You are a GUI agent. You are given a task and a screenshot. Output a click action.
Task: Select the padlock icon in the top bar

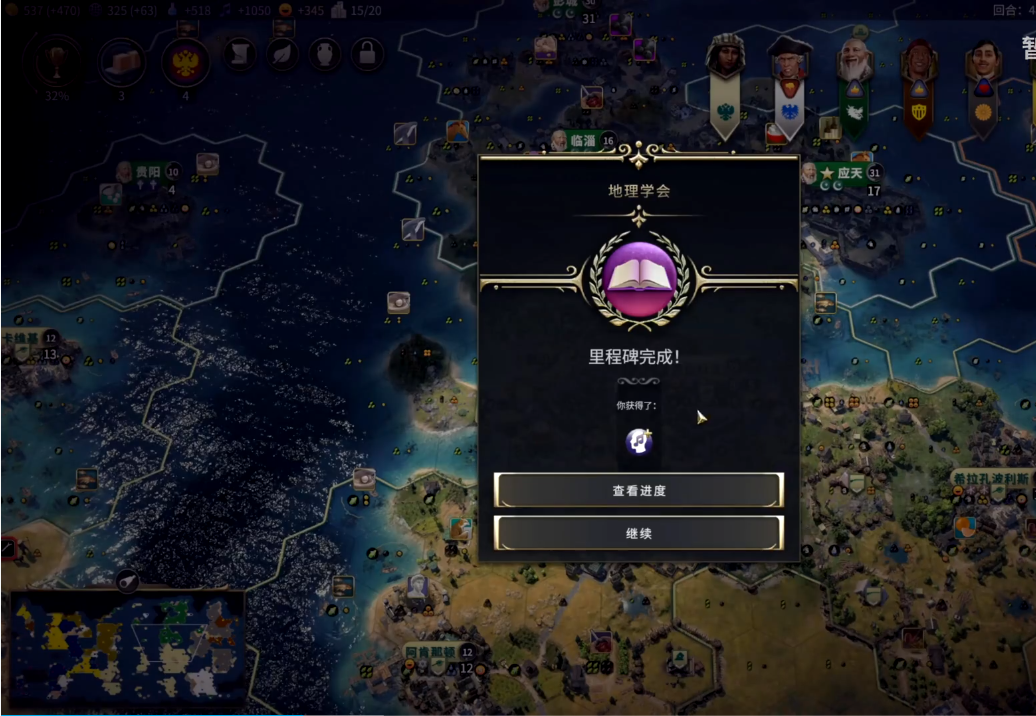[367, 53]
